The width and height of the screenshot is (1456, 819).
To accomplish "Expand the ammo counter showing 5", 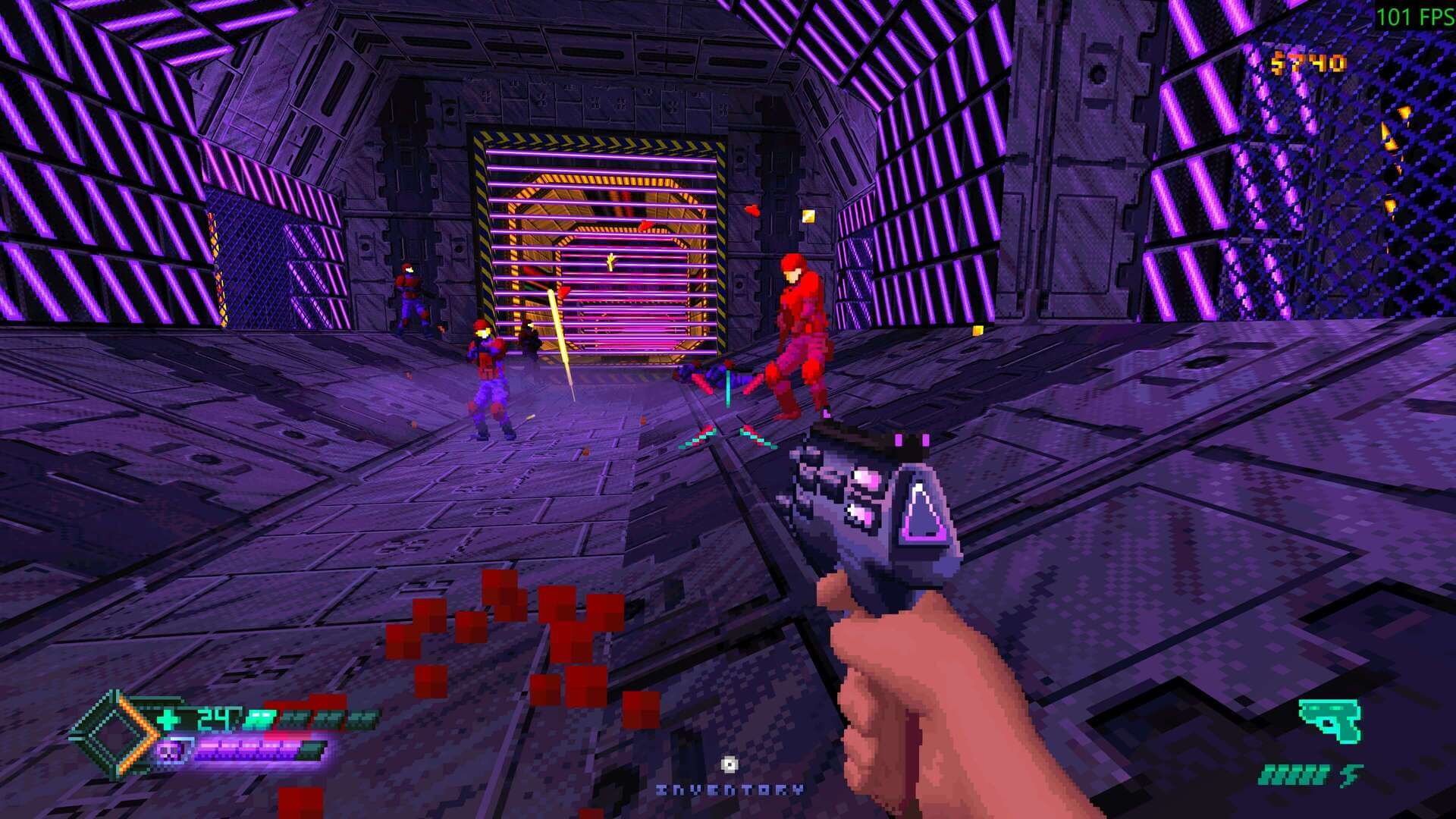I will coord(1349,776).
